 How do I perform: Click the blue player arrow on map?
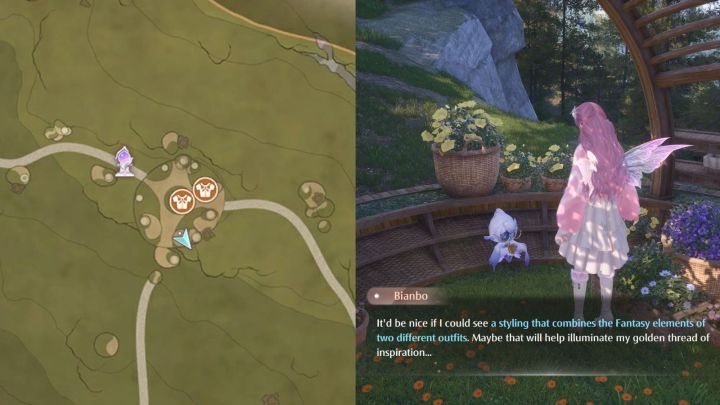[x=182, y=239]
